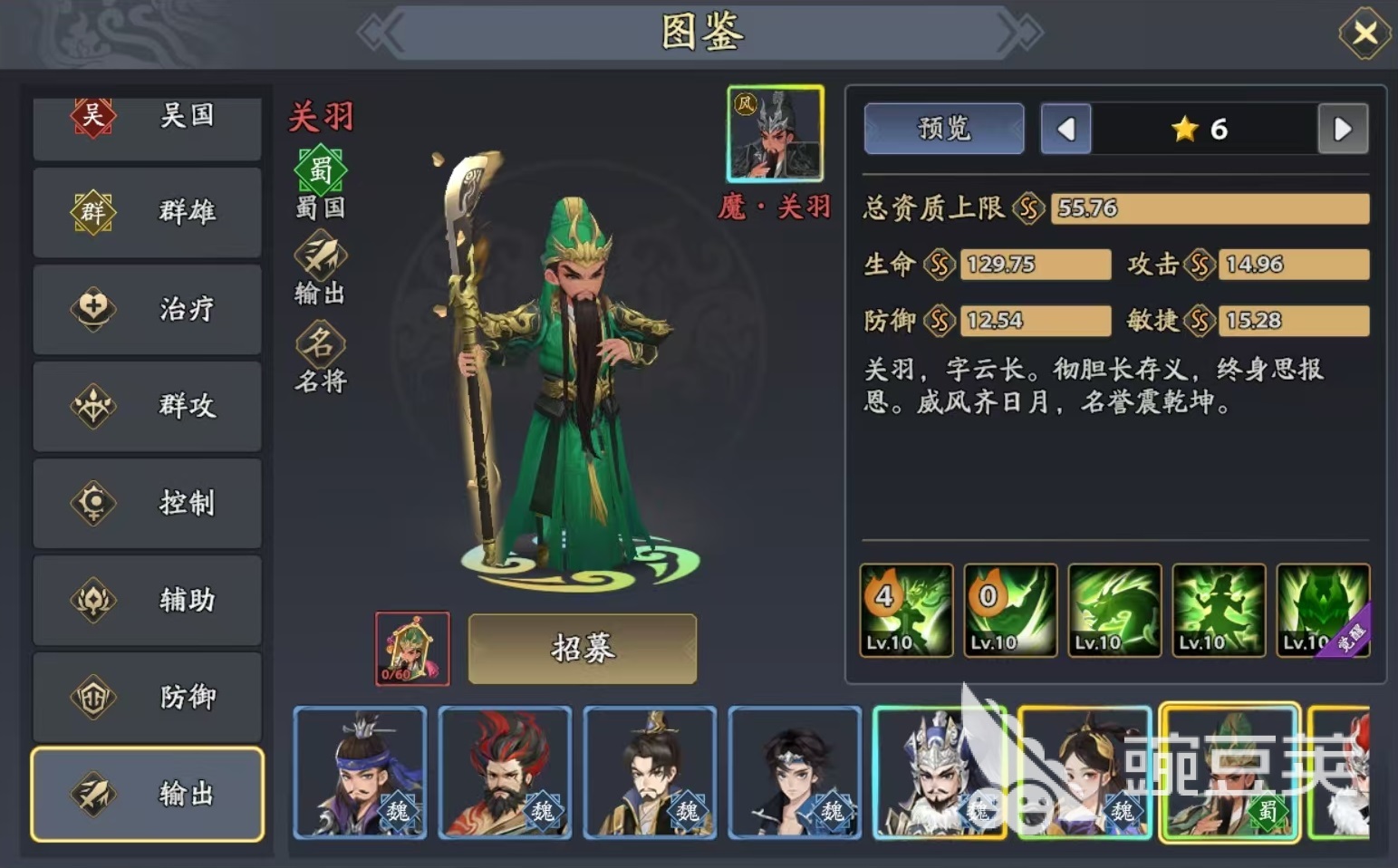Screen dimensions: 1398x868
Task: Switch to the 群雄 faction tab
Action: 147,212
